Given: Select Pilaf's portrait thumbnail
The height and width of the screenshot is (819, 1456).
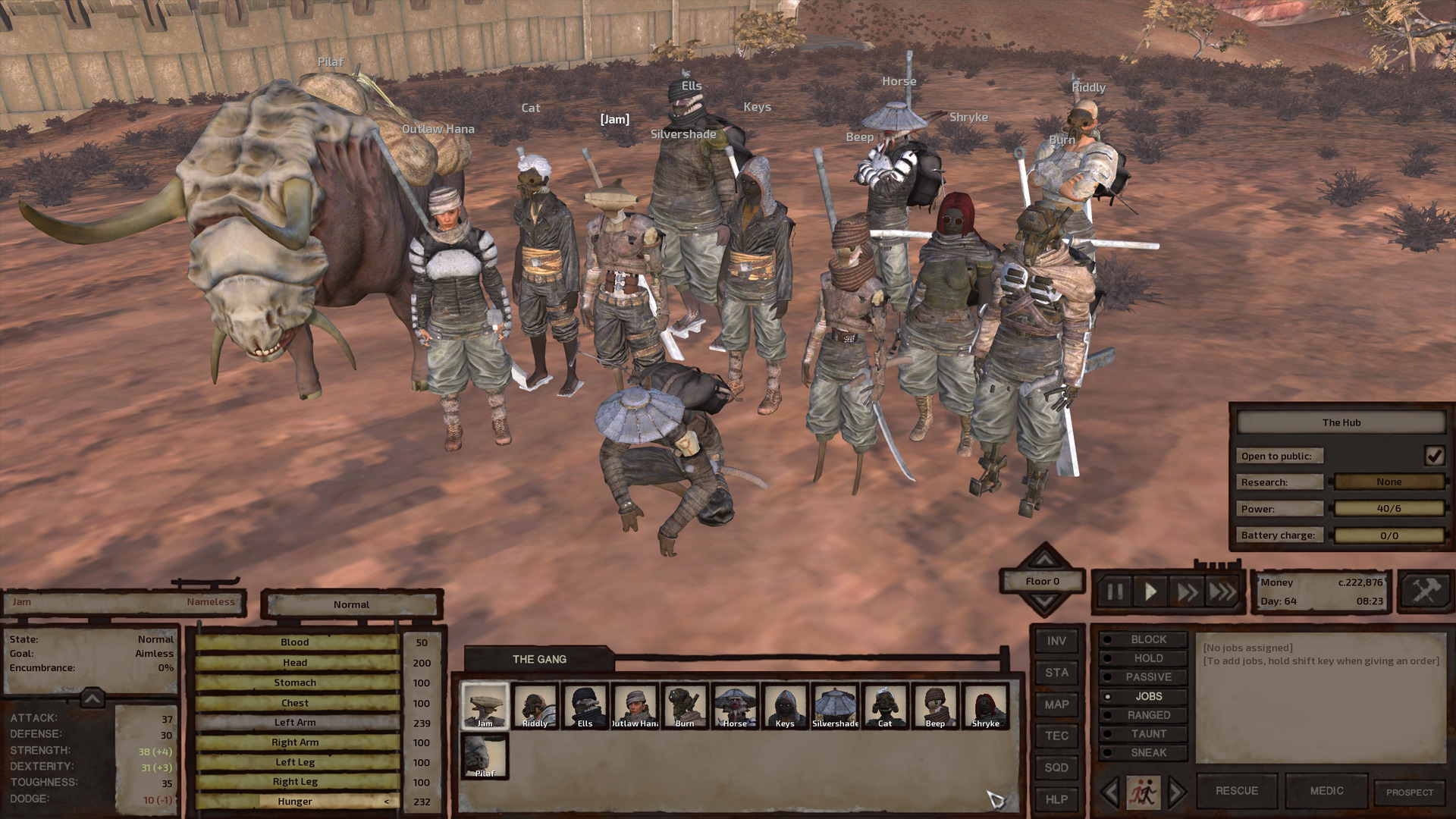Looking at the screenshot, I should 484,755.
